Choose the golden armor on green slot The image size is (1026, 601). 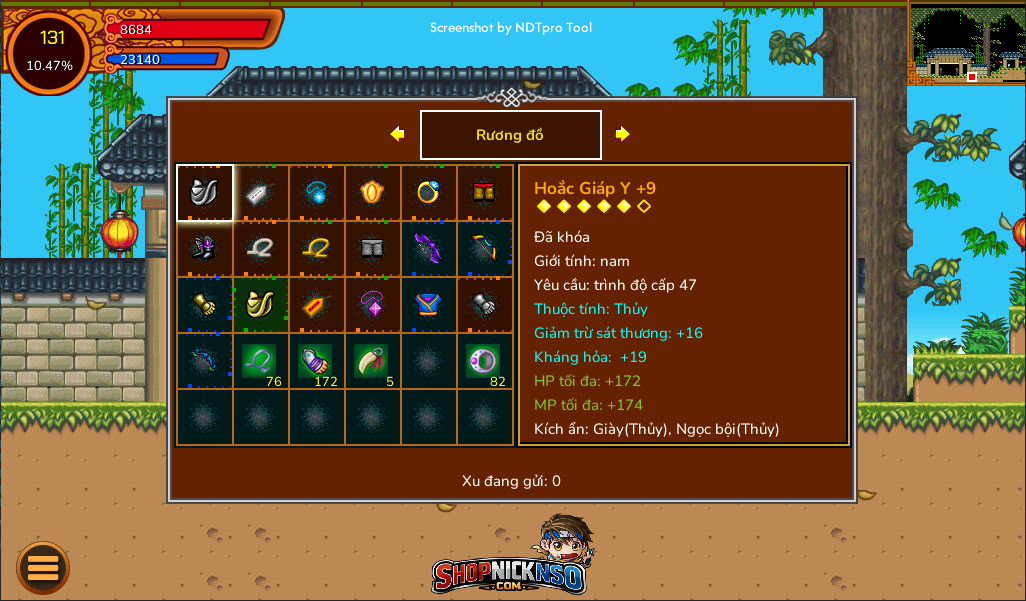pyautogui.click(x=261, y=305)
